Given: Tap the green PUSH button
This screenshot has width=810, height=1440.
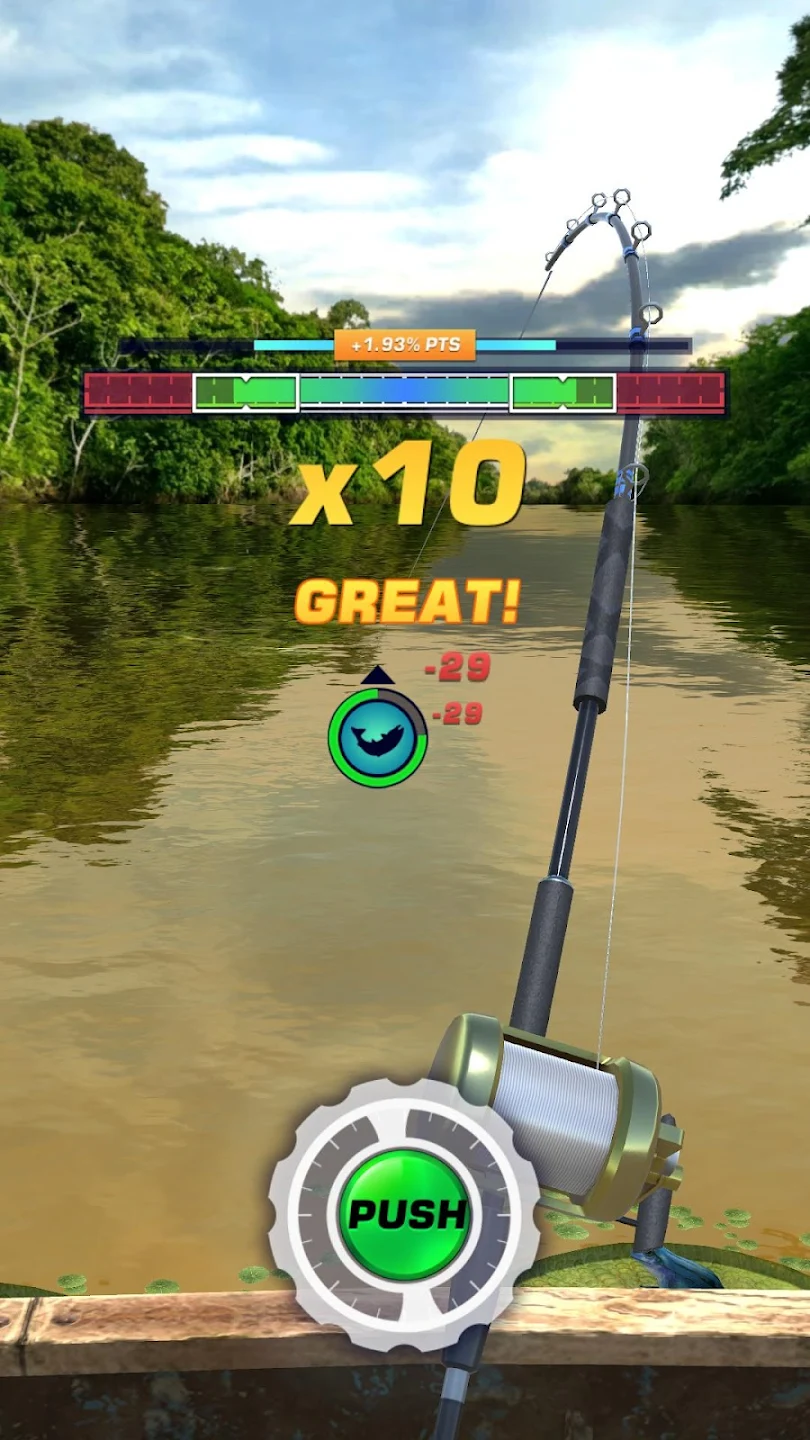Looking at the screenshot, I should point(405,1214).
